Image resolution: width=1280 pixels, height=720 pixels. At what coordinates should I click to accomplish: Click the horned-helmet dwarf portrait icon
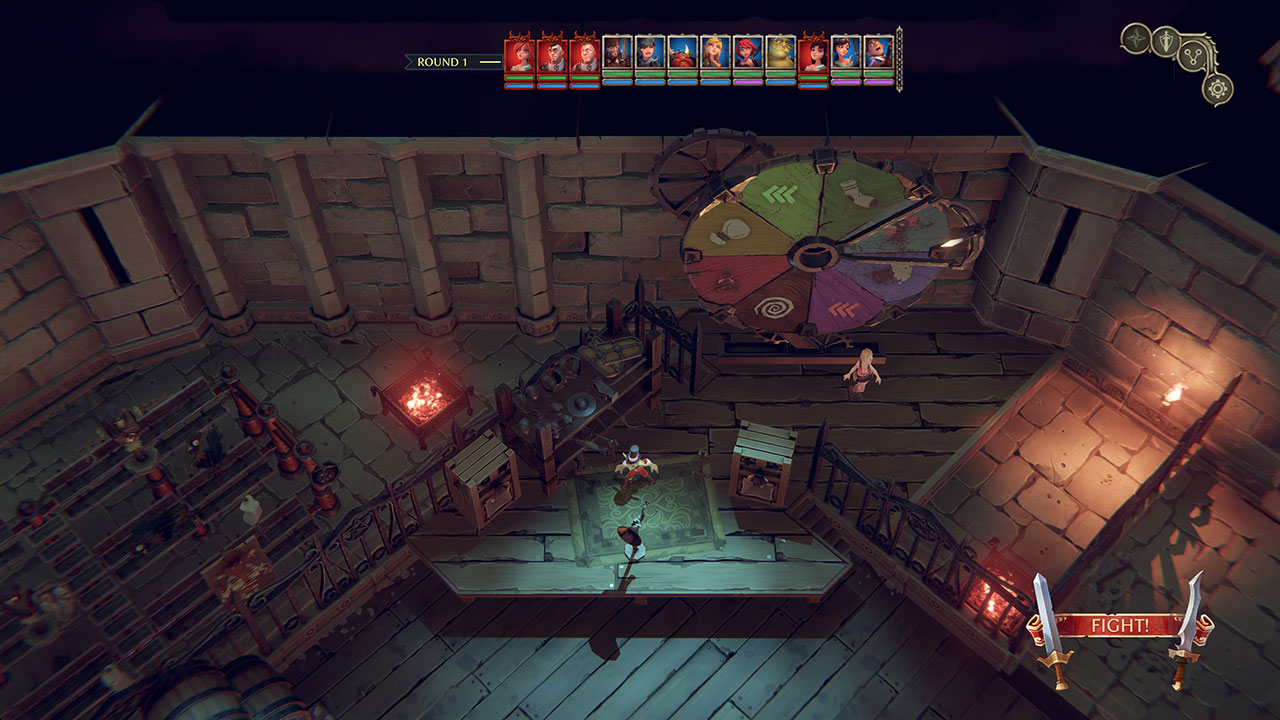coord(682,55)
